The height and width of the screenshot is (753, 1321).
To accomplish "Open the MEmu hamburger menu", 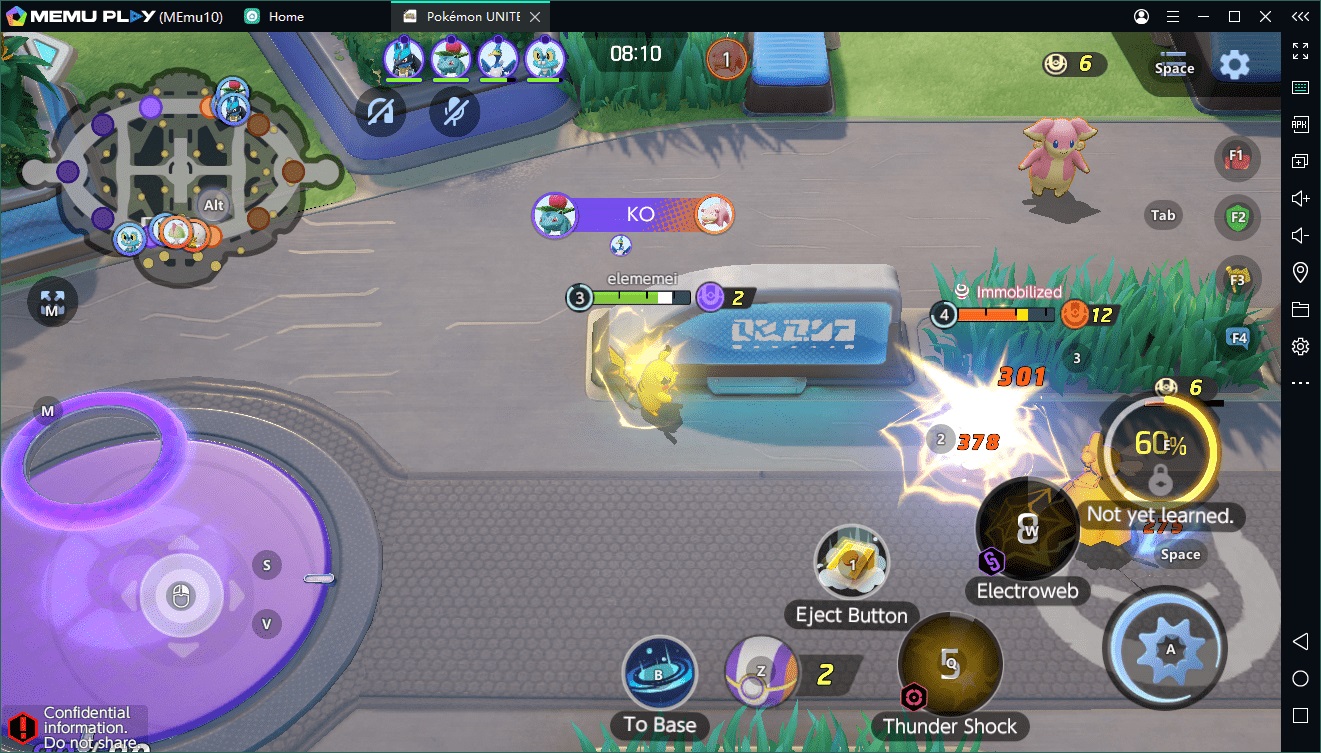I will tap(1172, 16).
